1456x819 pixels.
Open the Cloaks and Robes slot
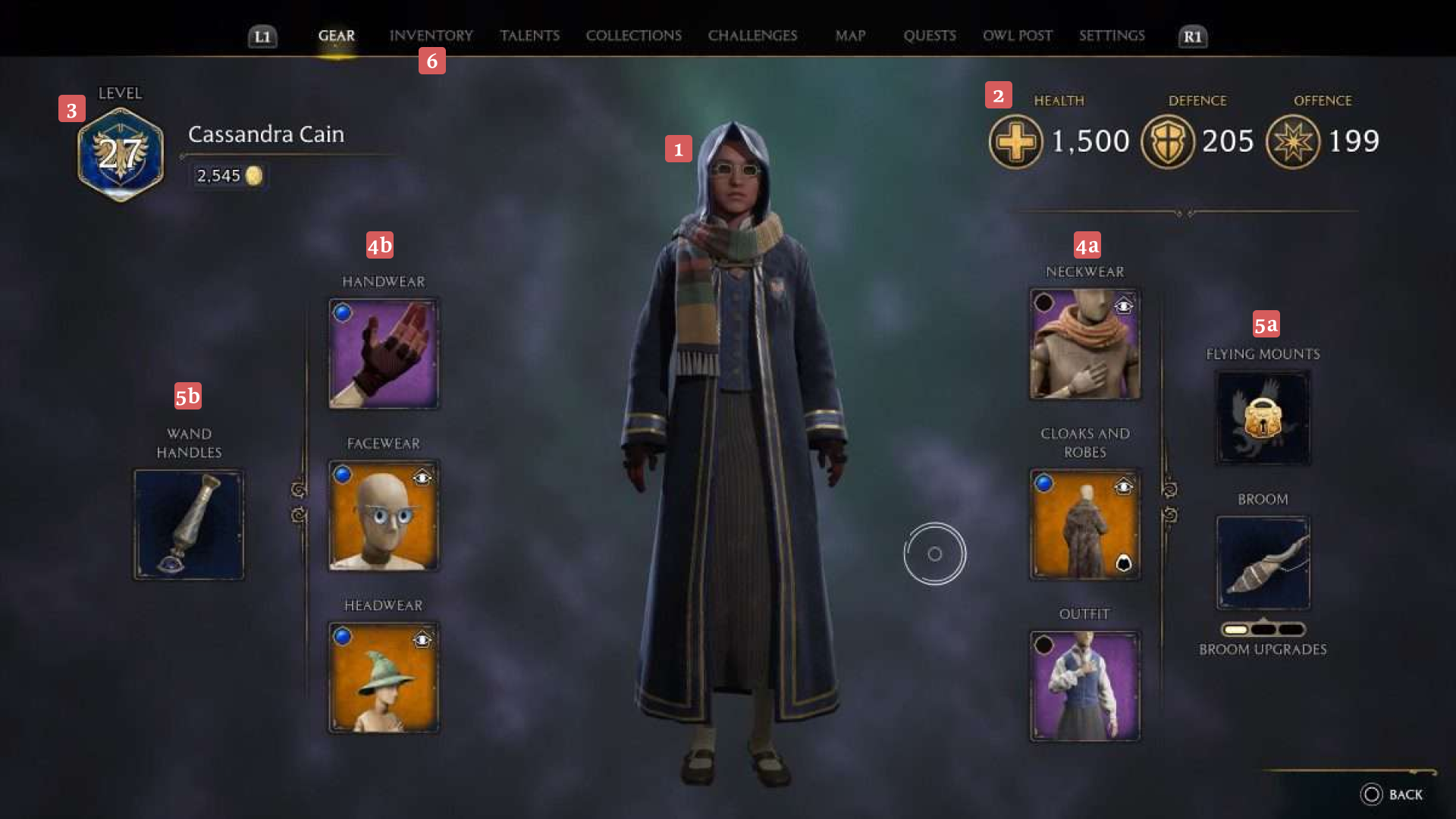[x=1084, y=523]
